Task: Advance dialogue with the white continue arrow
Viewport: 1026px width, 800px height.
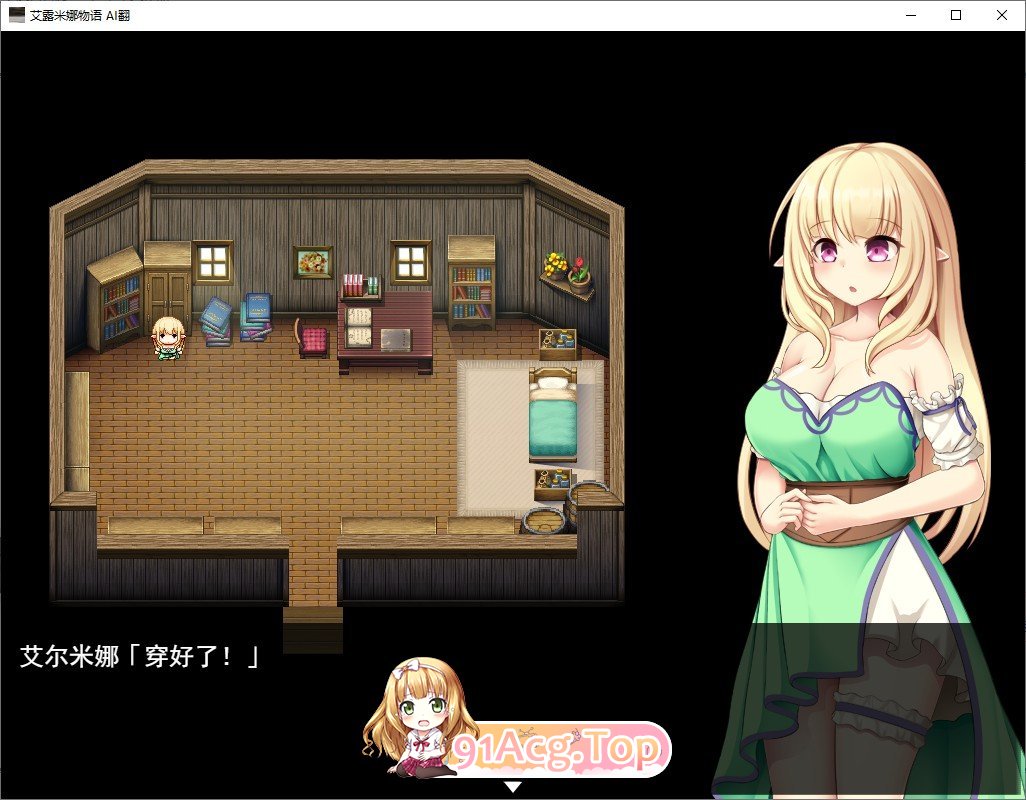Action: point(513,787)
